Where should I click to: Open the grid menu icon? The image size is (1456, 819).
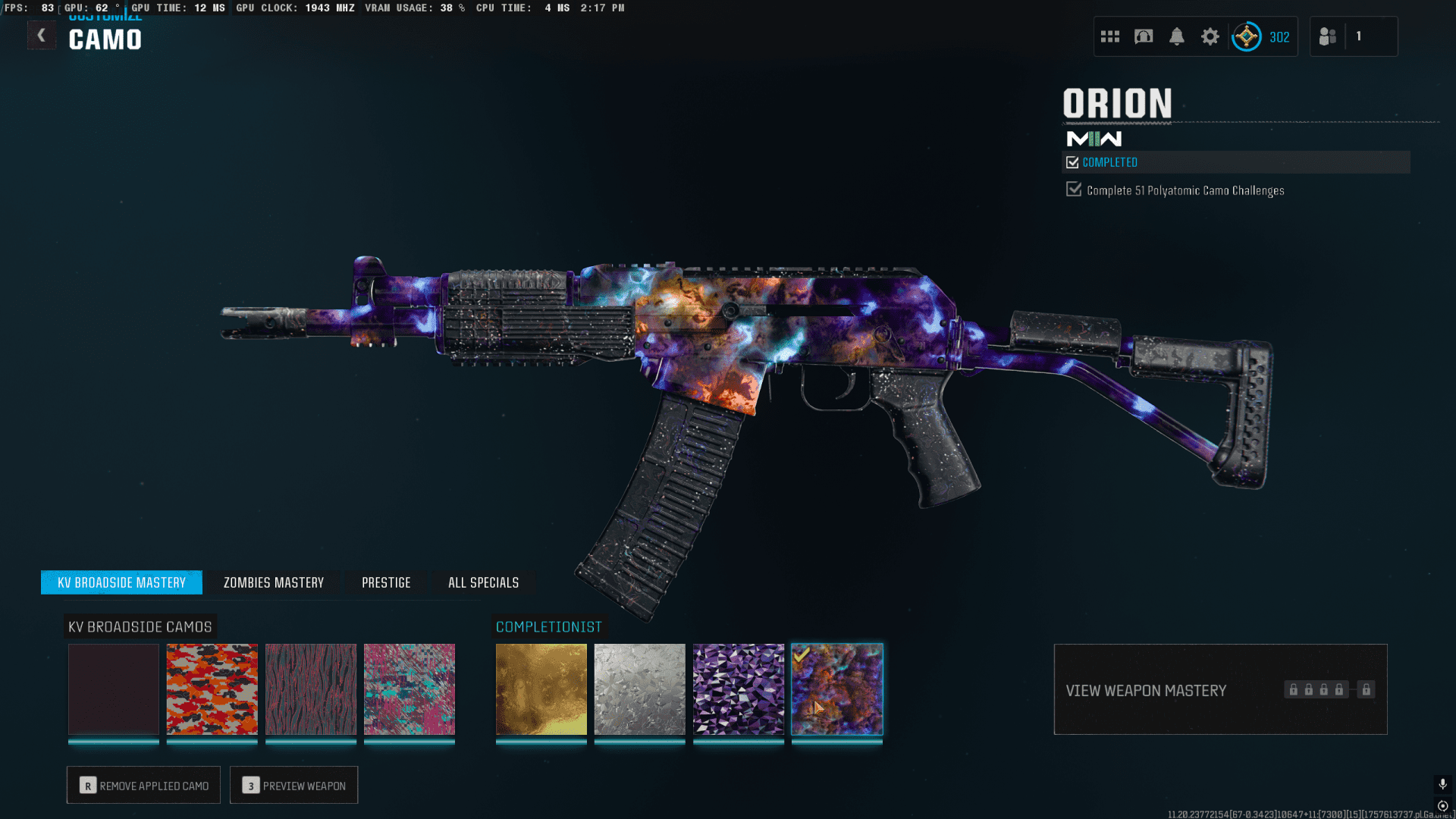(1110, 36)
